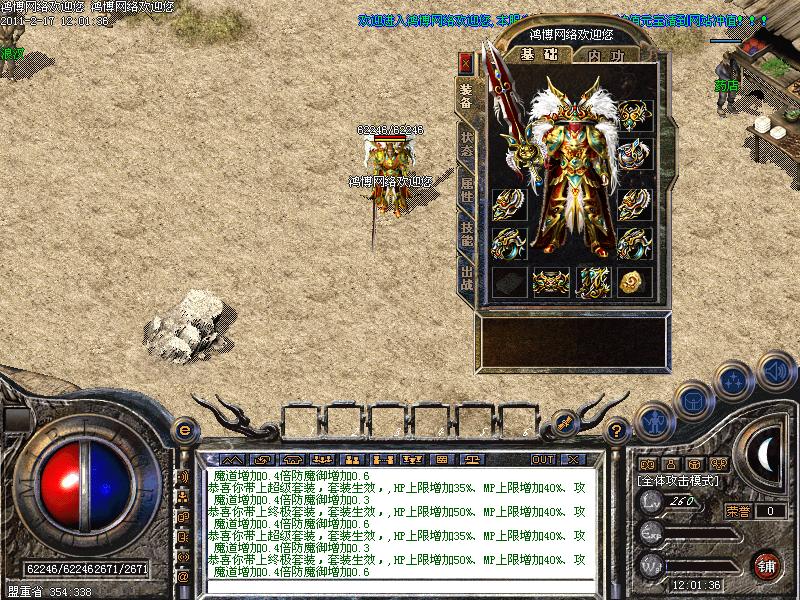This screenshot has width=800, height=600.
Task: Open the skills four-star button
Action: click(735, 380)
